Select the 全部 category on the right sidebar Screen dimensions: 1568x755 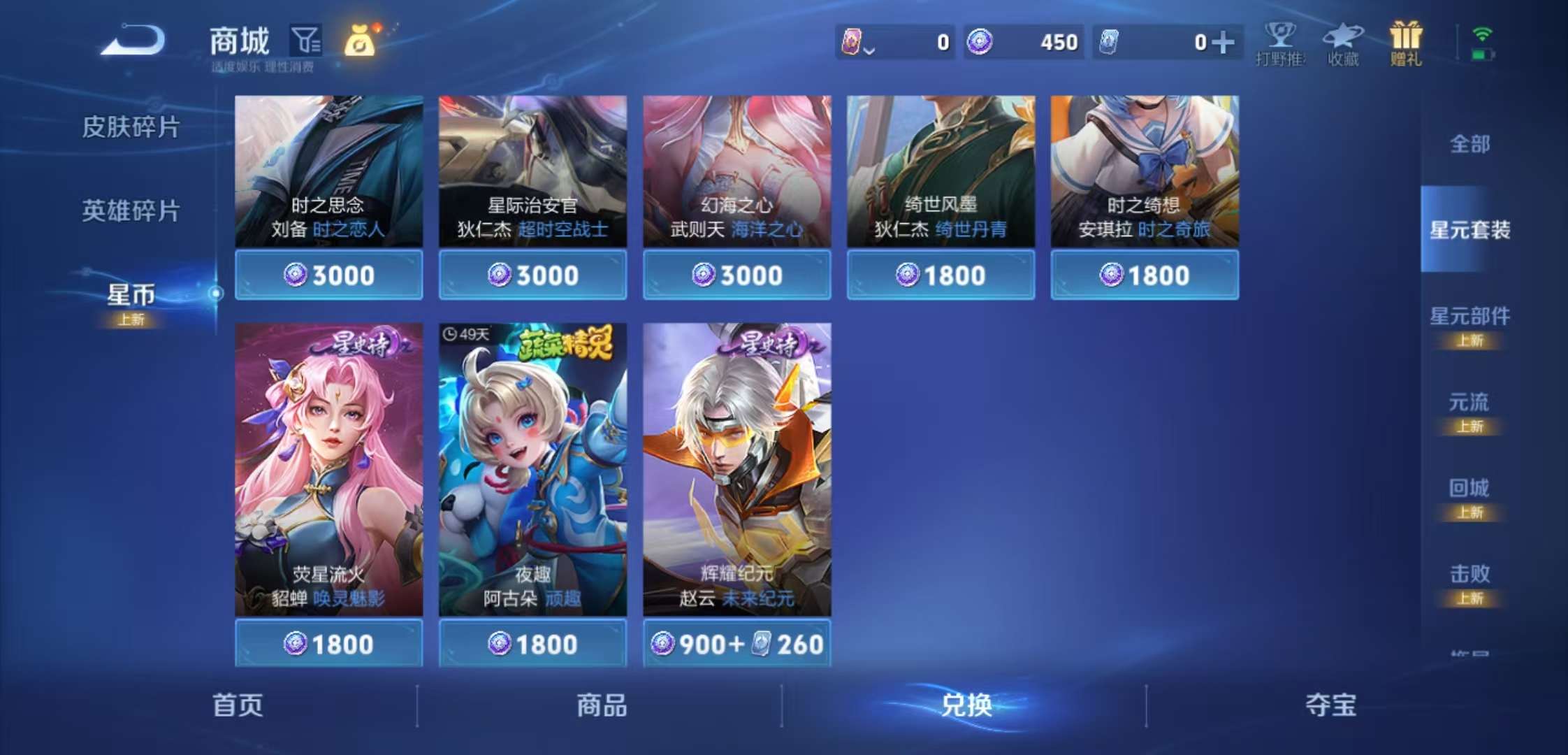coord(1471,145)
